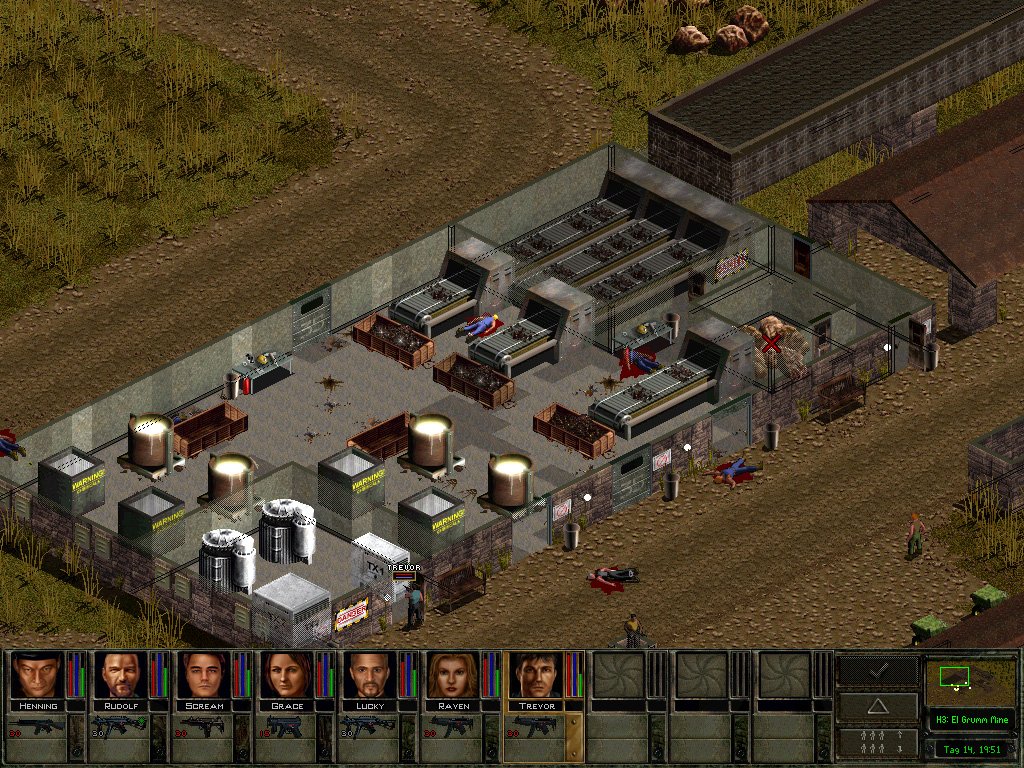The image size is (1024, 768).
Task: Click Trevor's weapon slot
Action: (x=537, y=727)
